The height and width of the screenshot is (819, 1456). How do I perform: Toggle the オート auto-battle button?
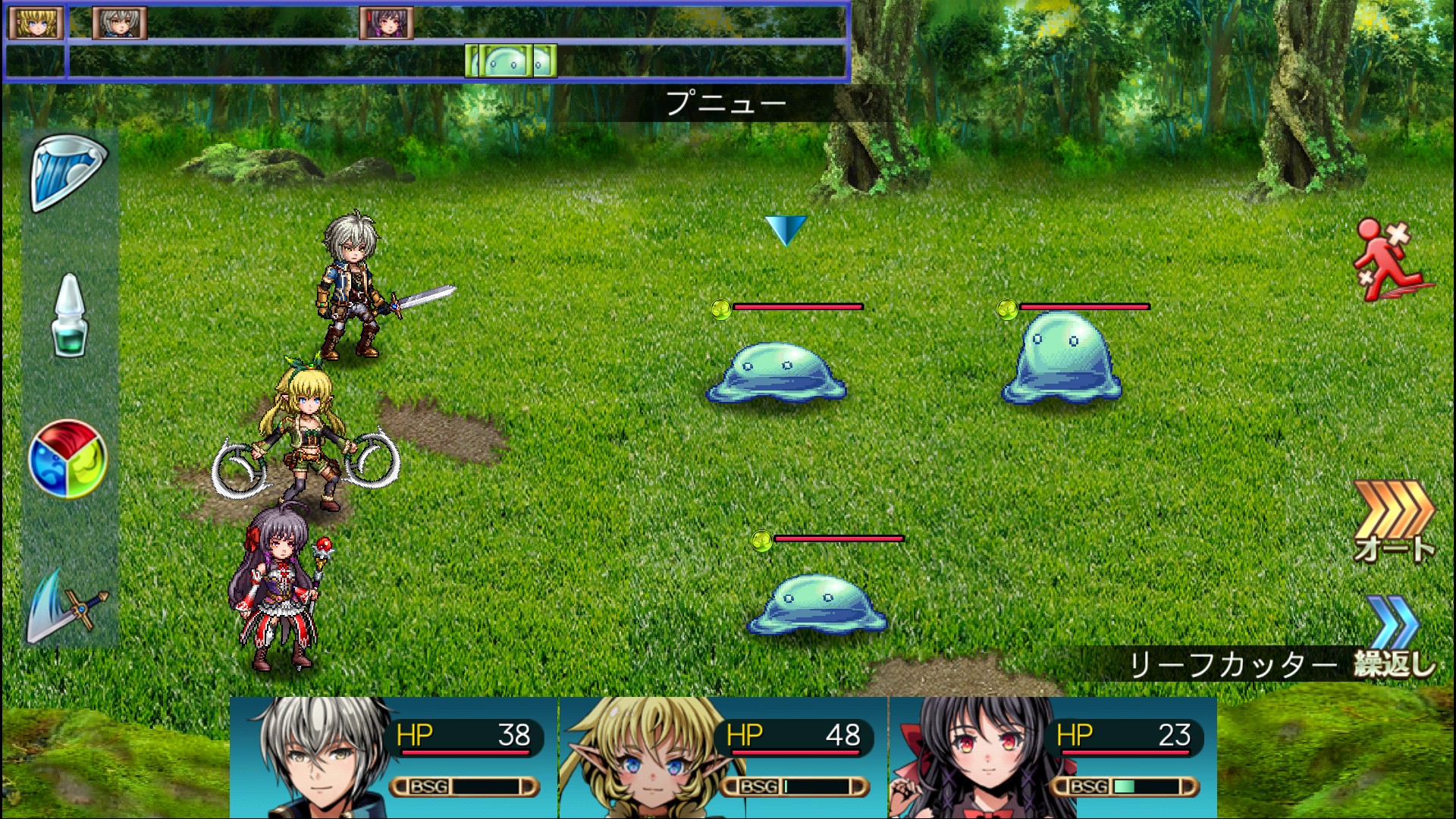[1394, 522]
